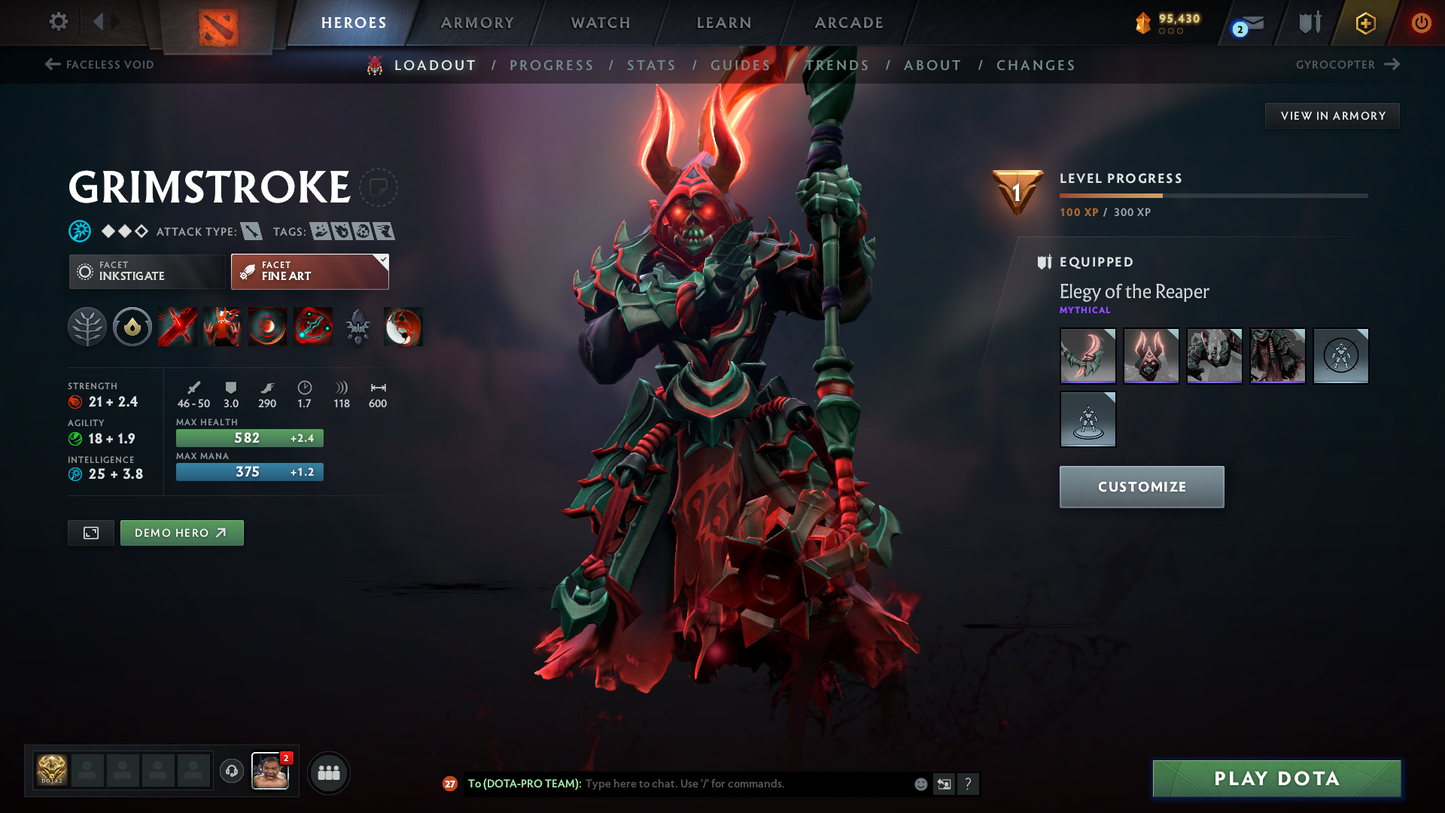1445x813 pixels.
Task: Select the Stroke of Fate ability icon
Action: point(177,326)
